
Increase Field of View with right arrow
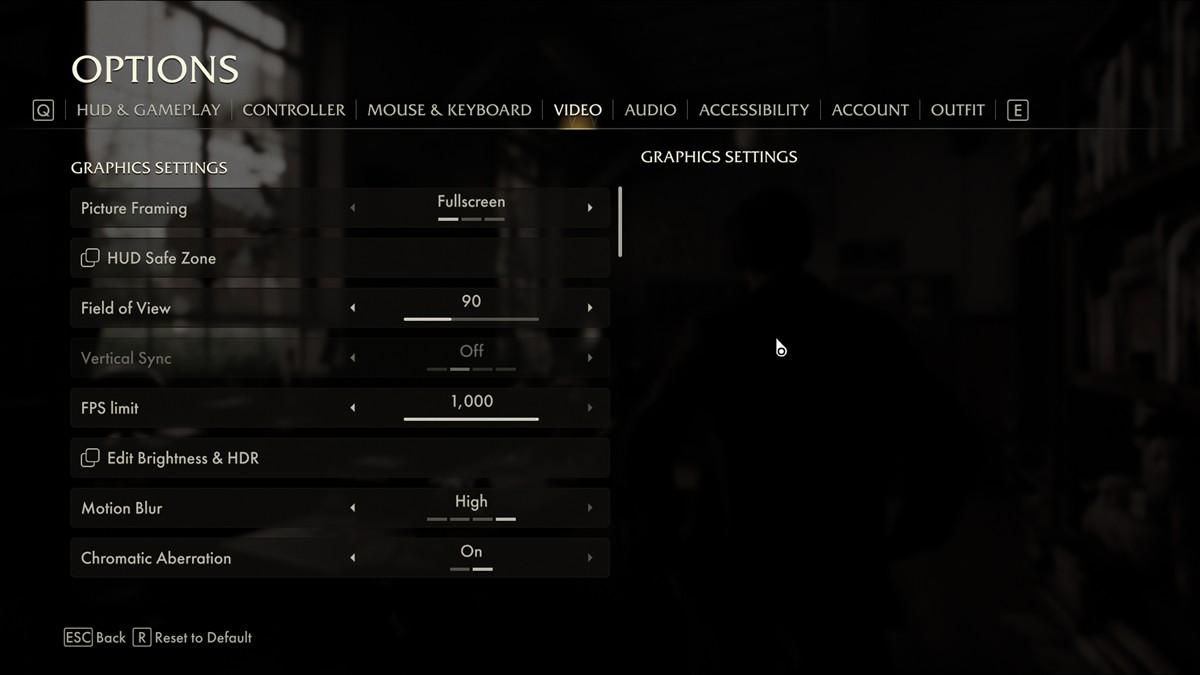pos(590,308)
